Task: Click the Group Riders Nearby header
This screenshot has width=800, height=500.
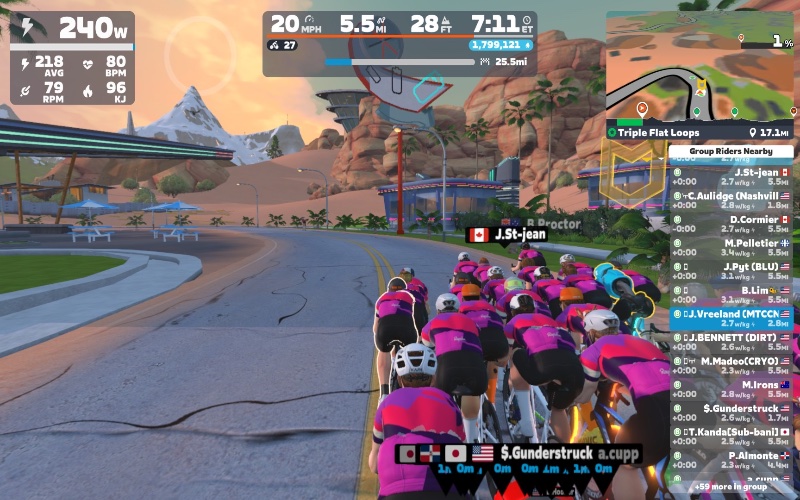Action: [732, 152]
